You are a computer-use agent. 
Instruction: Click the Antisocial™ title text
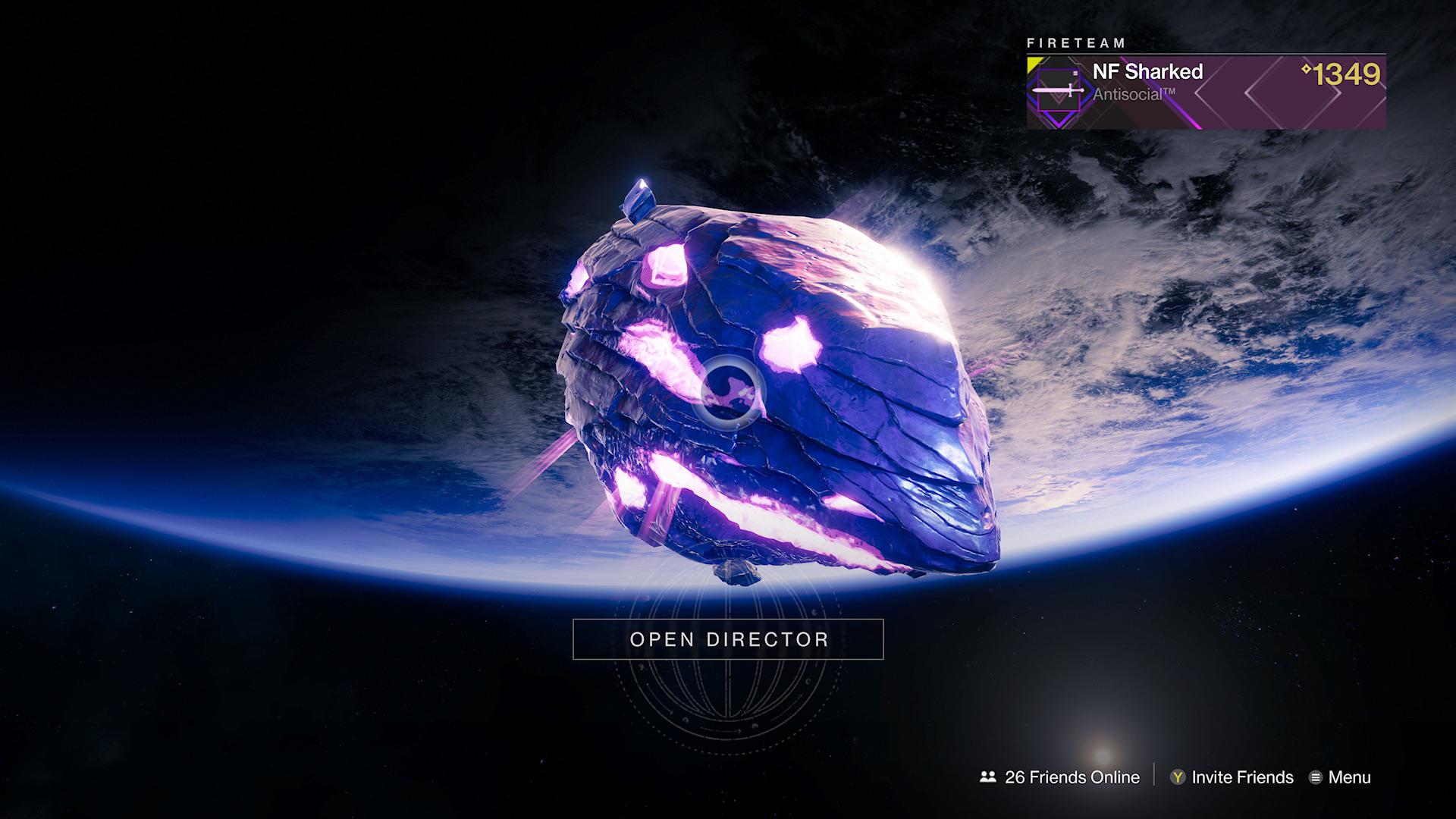tap(1133, 93)
